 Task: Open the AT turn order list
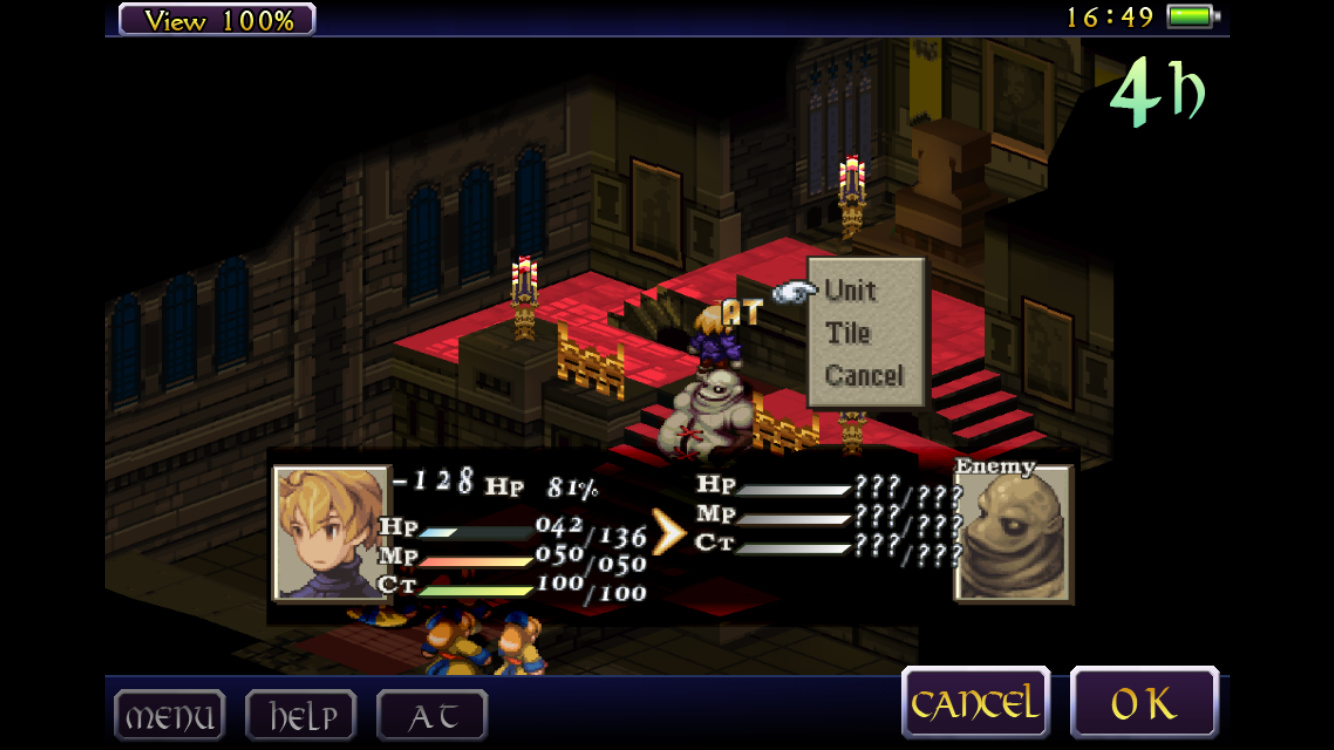(x=432, y=716)
